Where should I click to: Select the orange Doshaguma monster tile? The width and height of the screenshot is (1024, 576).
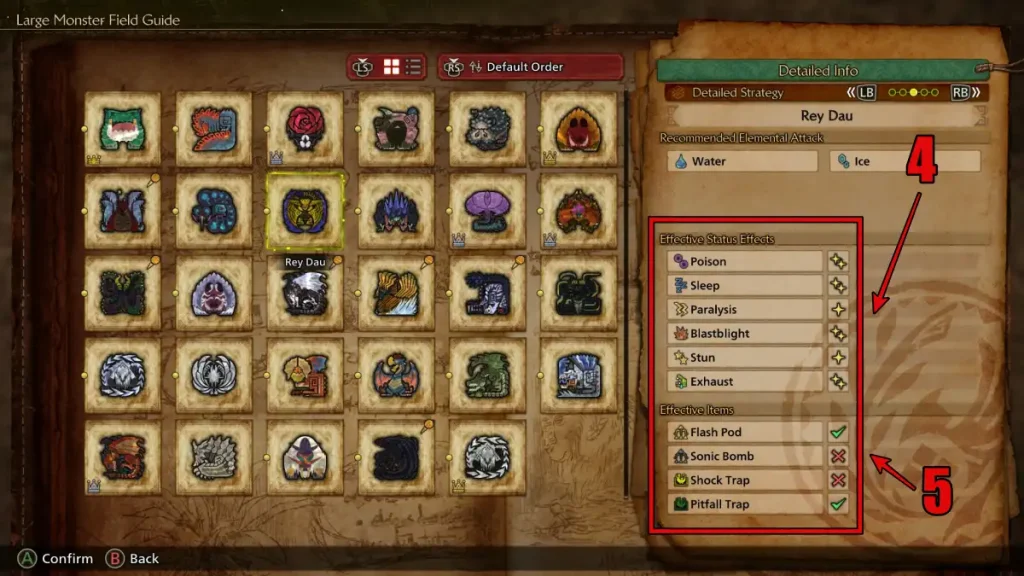(x=579, y=129)
